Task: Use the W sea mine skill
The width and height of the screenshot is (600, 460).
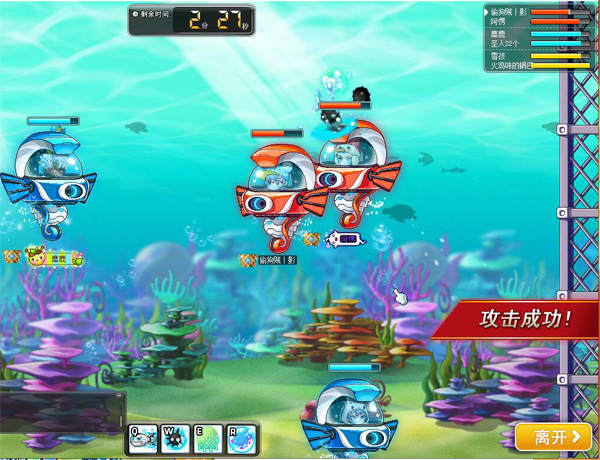Action: (x=177, y=438)
